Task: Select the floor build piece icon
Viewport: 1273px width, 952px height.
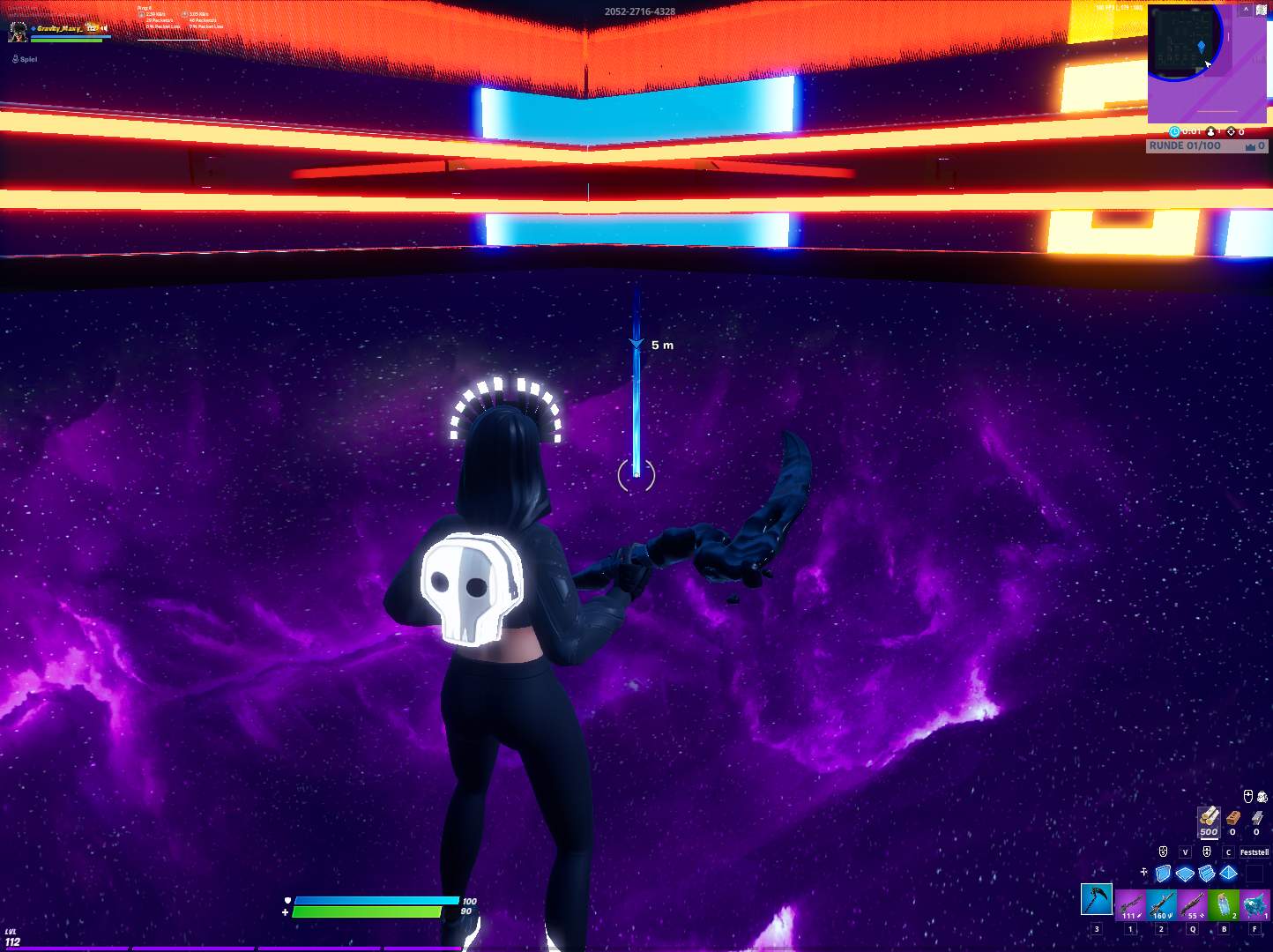Action: 1185,873
